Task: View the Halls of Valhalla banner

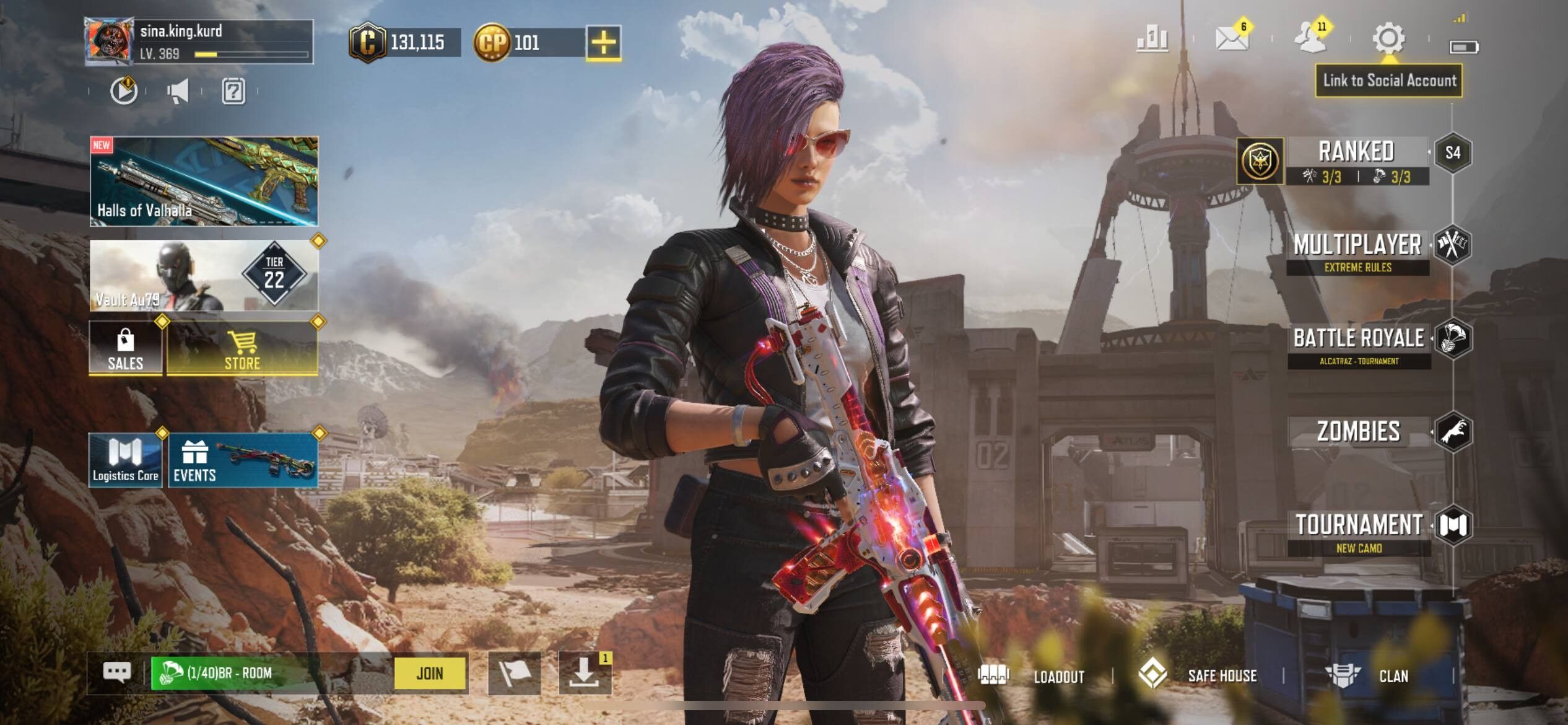Action: pos(204,181)
